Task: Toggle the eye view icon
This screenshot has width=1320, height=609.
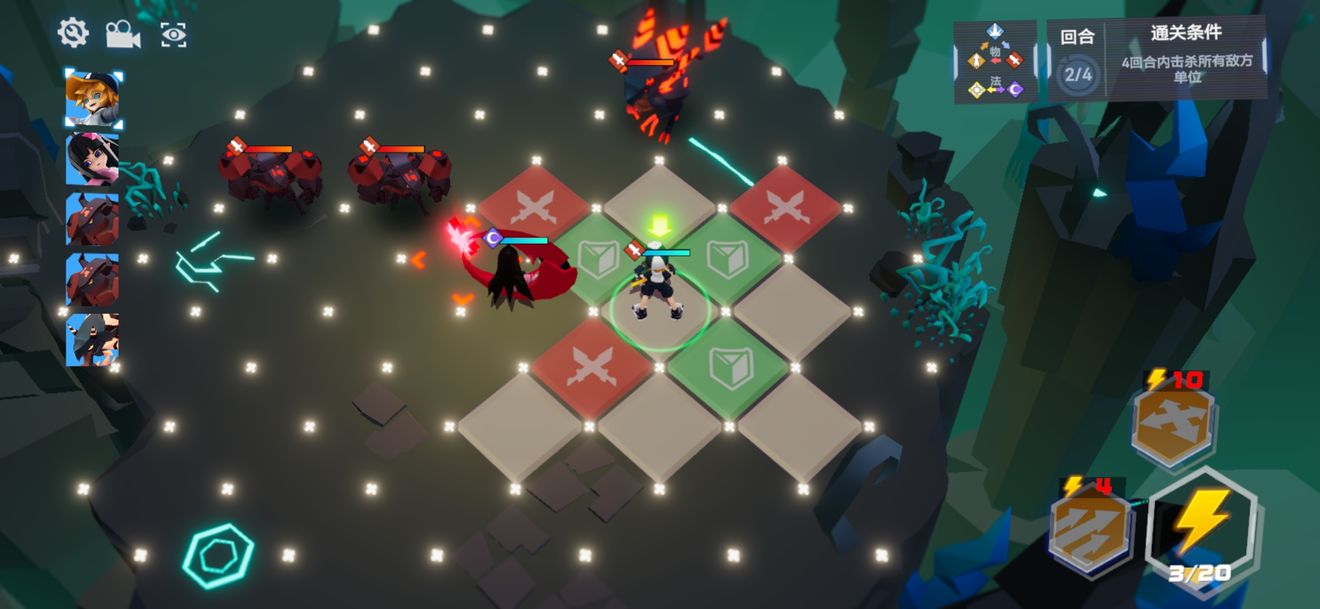Action: point(174,35)
